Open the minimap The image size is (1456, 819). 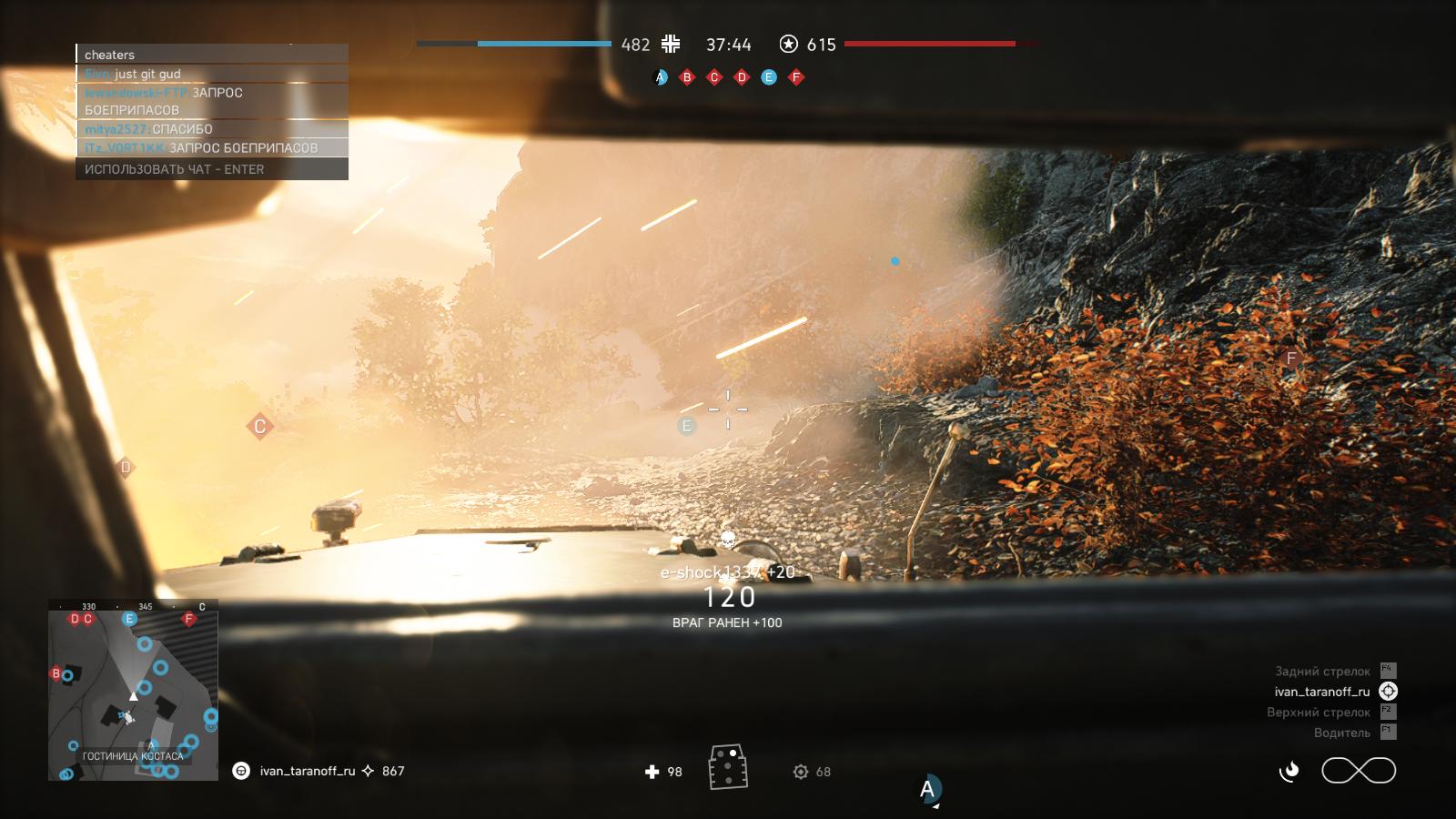[133, 690]
